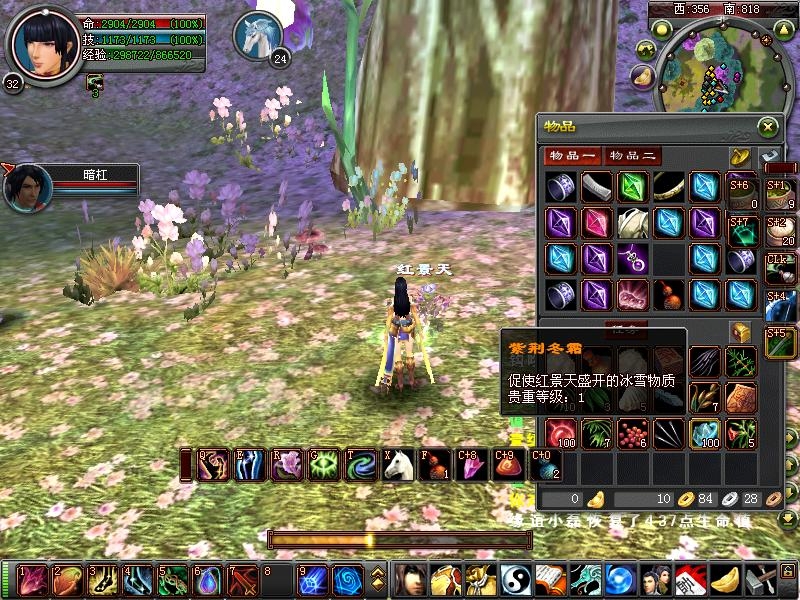The image size is (800, 600).
Task: Open the yin-yang menu icon
Action: 514,580
